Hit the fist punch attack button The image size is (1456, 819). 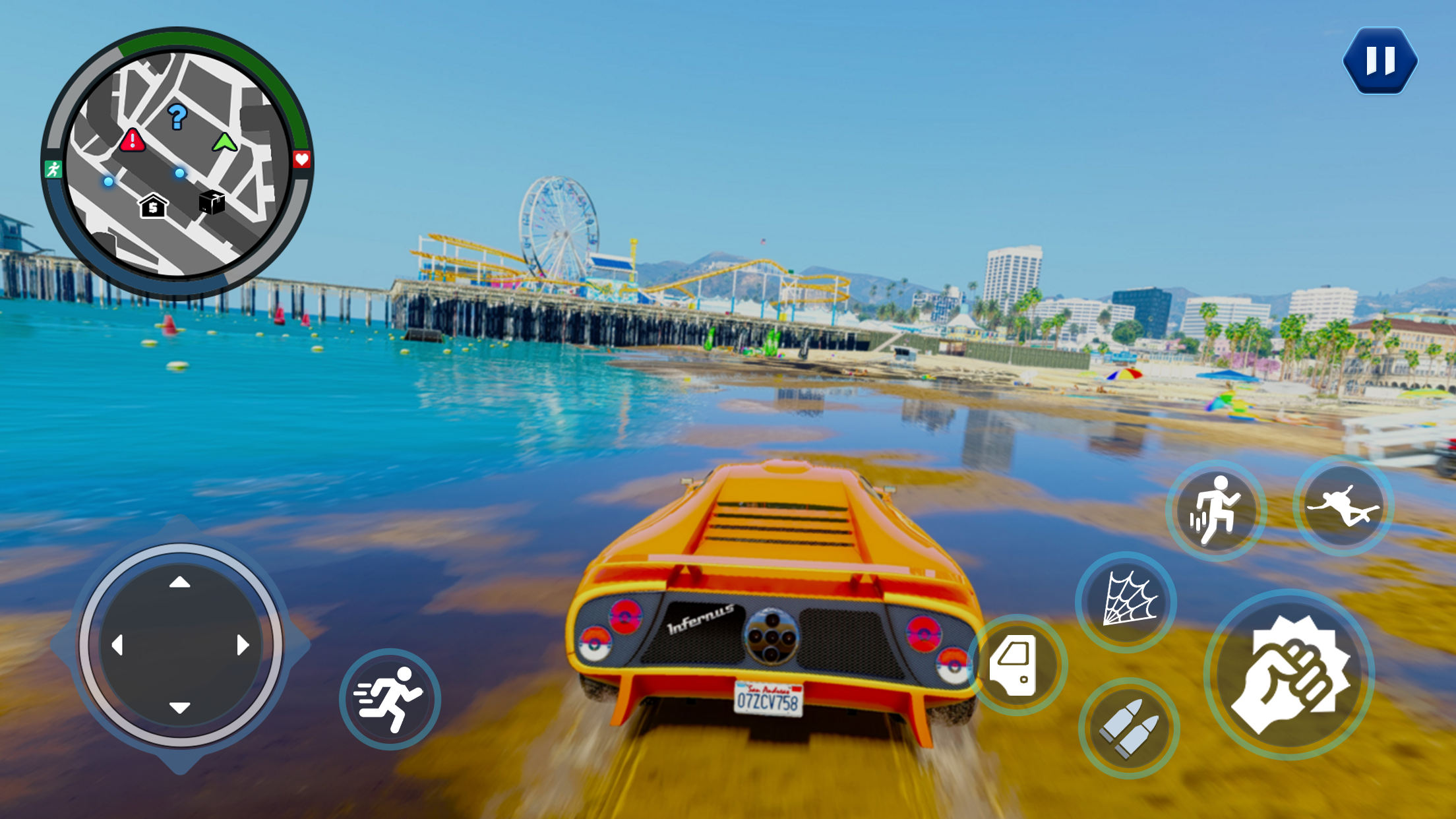tap(1289, 675)
